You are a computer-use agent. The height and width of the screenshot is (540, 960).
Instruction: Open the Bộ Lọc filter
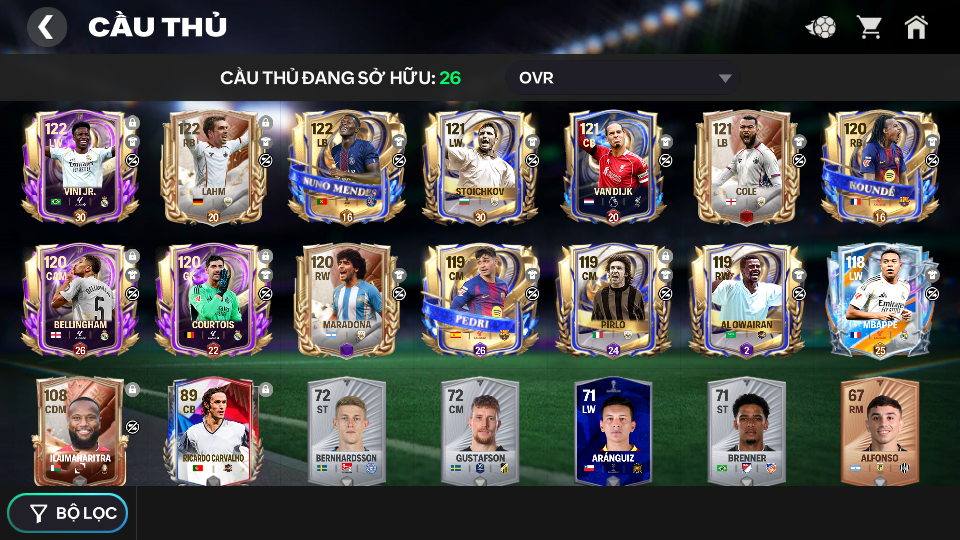click(68, 513)
